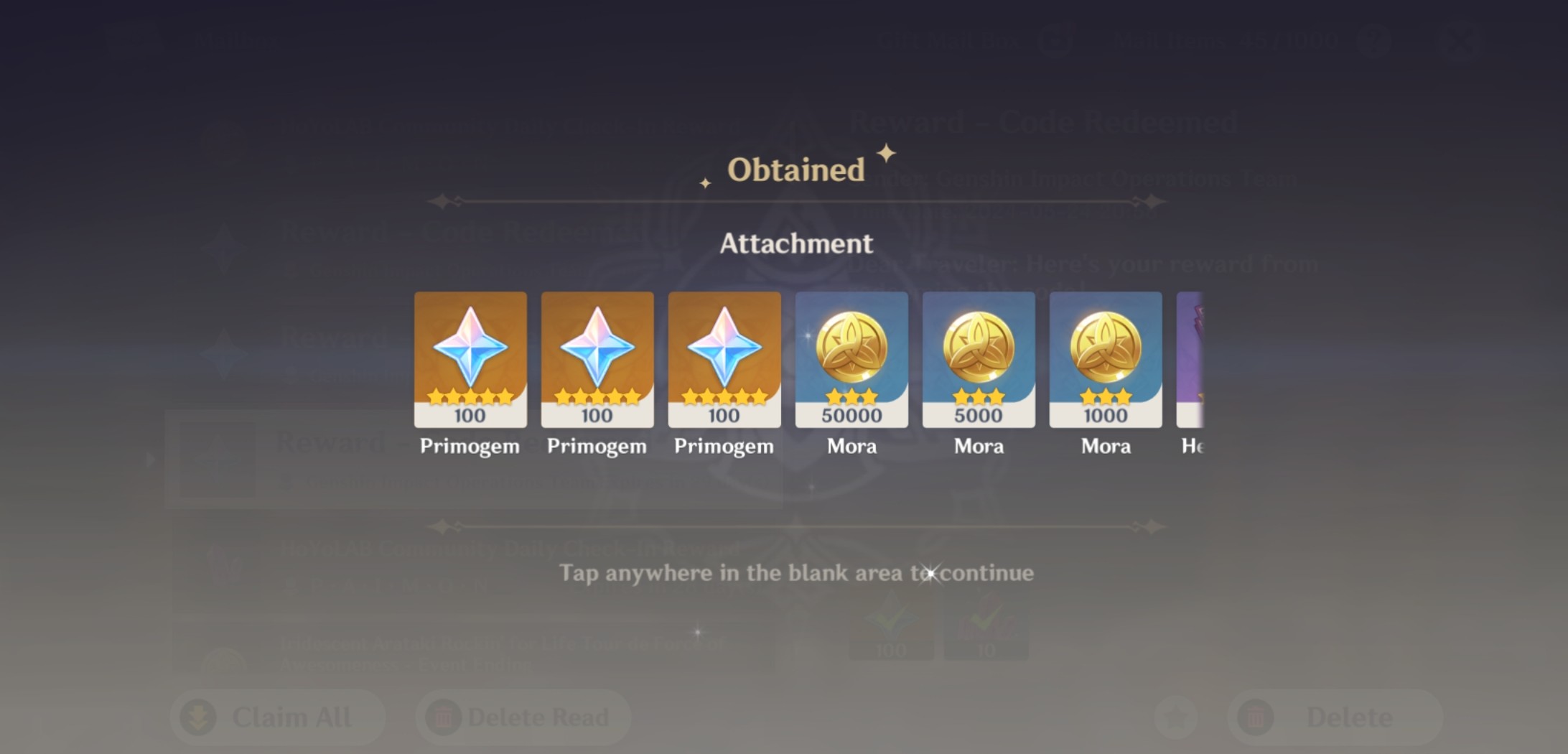1568x754 pixels.
Task: Select the 50000 Mora reward icon
Action: coord(851,359)
